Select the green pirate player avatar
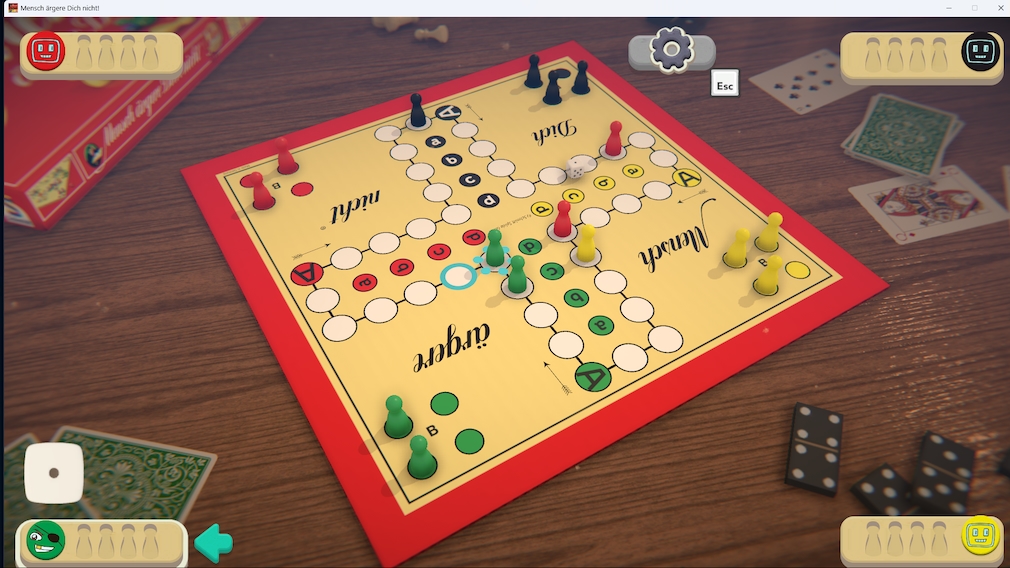 [46, 540]
